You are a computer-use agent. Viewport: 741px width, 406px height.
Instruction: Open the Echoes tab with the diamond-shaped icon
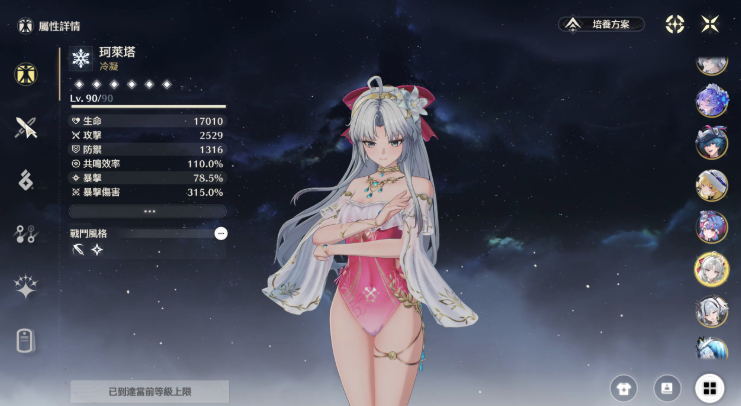(26, 180)
